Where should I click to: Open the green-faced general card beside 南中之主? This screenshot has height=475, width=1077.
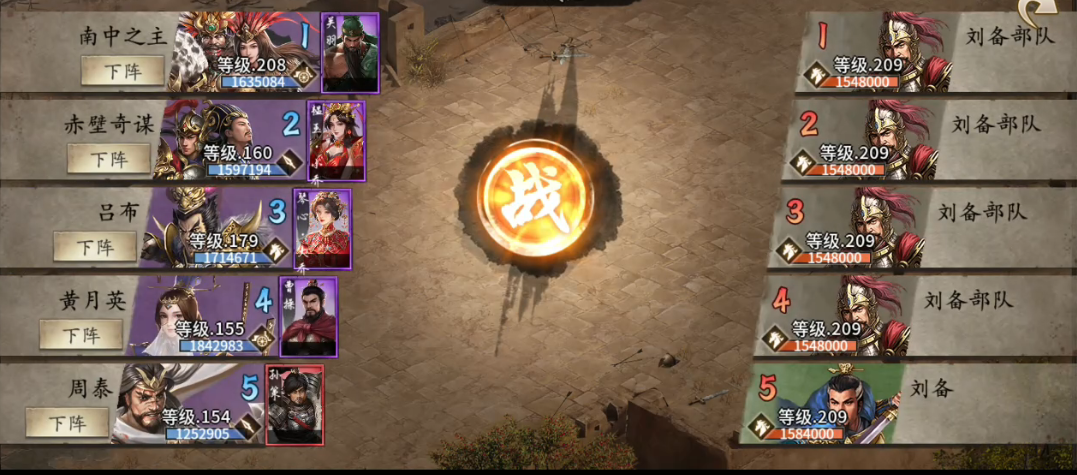point(350,52)
